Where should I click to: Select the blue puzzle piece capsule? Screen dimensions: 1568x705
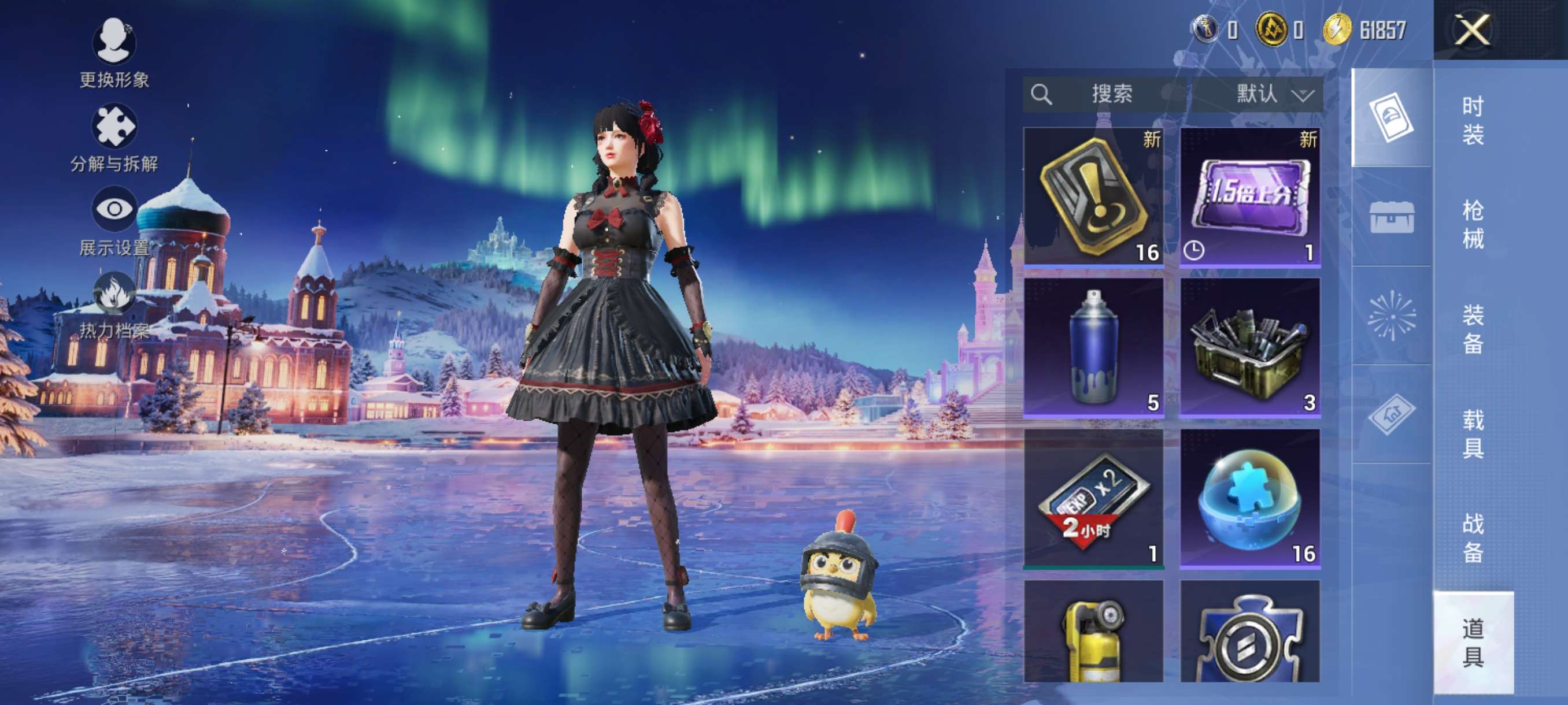pyautogui.click(x=1249, y=498)
